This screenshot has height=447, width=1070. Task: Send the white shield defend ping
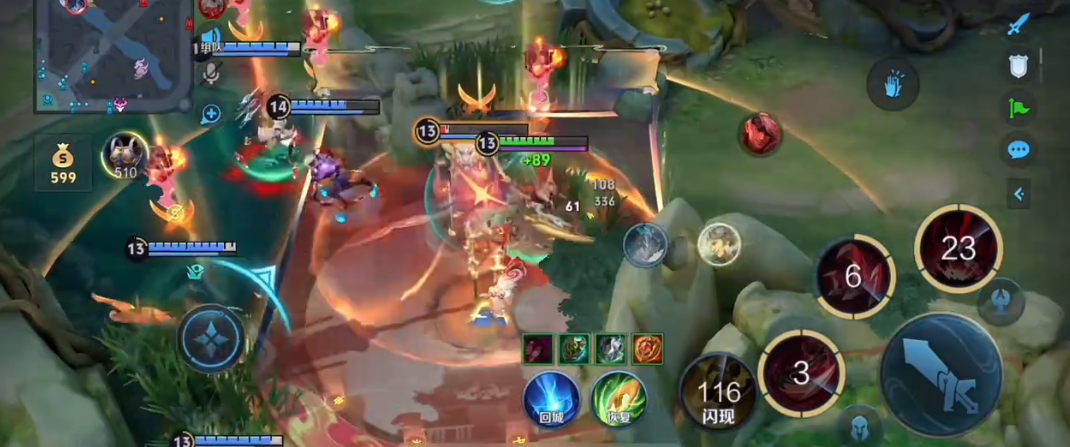(x=1018, y=66)
